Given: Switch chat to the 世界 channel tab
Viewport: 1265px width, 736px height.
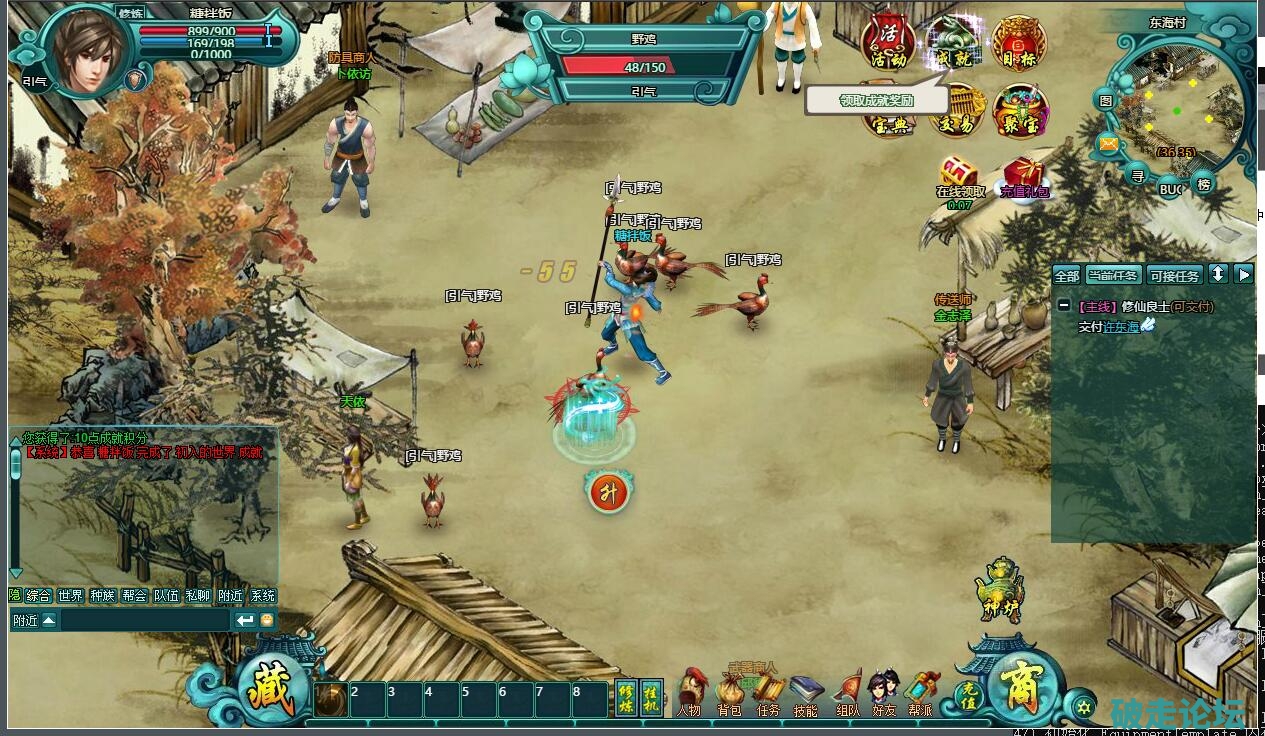Looking at the screenshot, I should pyautogui.click(x=70, y=595).
